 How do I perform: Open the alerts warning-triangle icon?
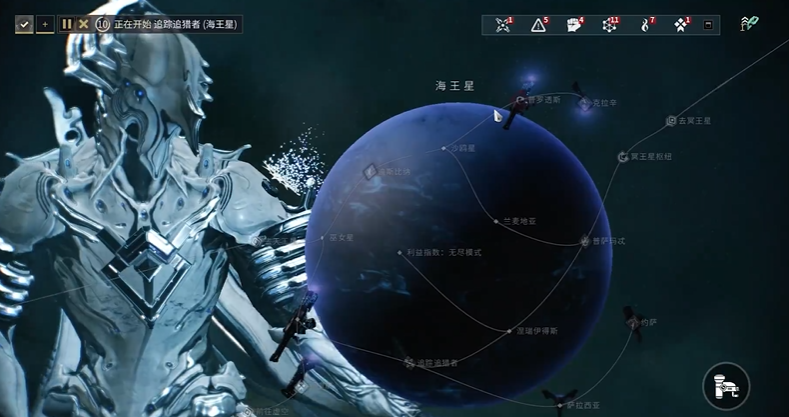pyautogui.click(x=539, y=25)
